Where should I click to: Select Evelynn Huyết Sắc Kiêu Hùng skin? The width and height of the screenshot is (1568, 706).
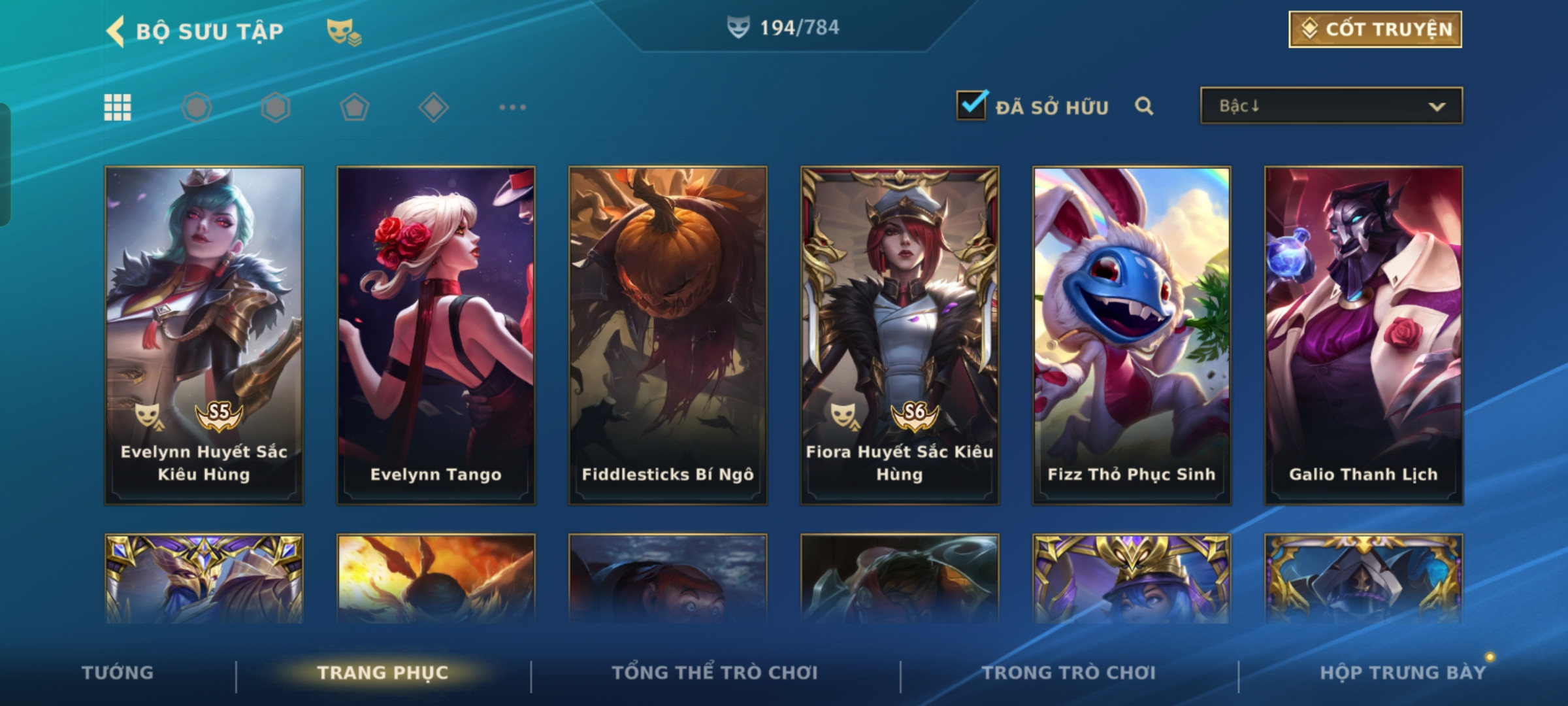pos(204,335)
